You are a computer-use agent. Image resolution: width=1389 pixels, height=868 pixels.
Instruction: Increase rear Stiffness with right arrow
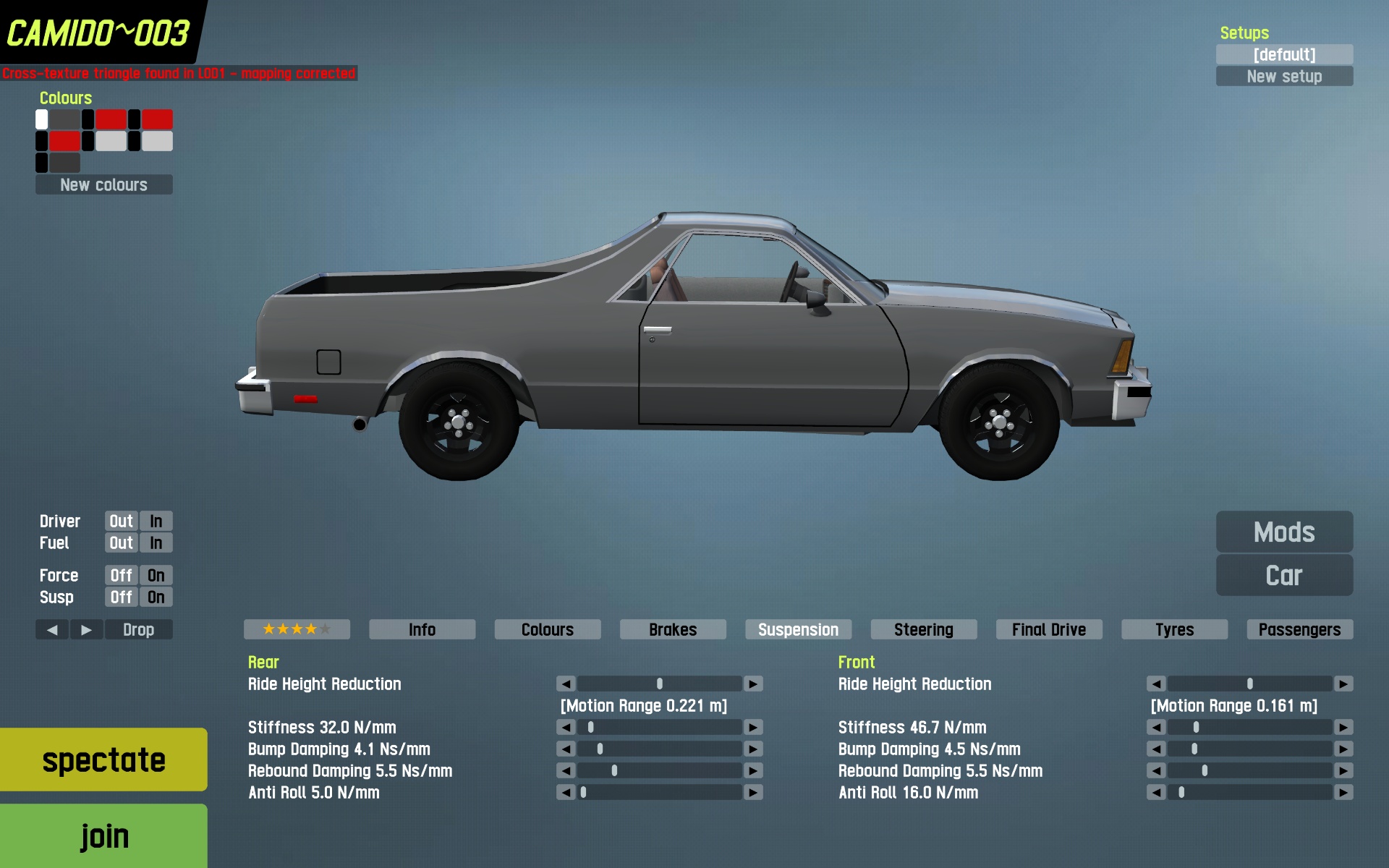point(753,727)
